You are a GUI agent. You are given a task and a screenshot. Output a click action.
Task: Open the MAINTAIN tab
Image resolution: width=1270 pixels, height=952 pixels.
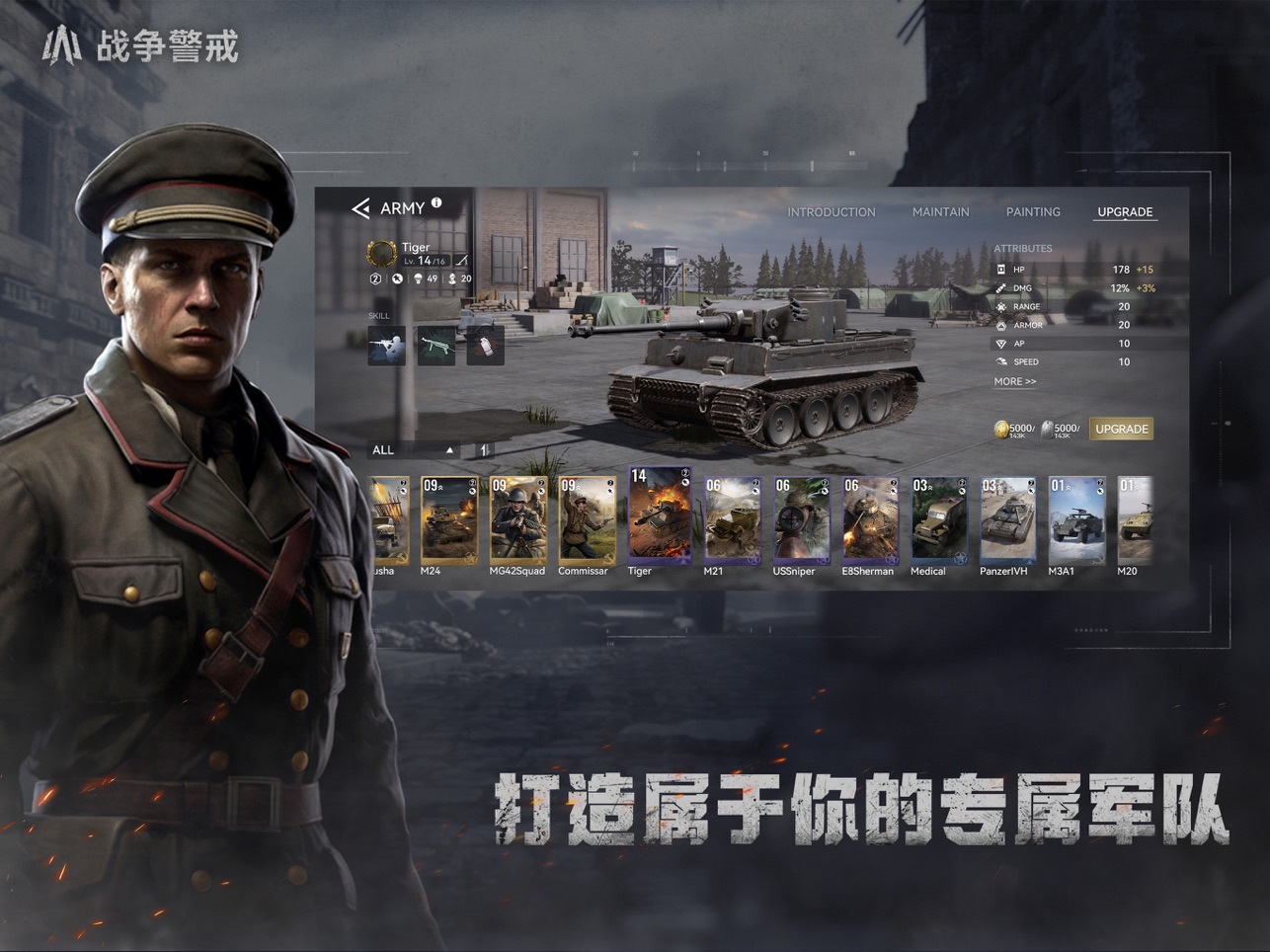click(x=940, y=211)
